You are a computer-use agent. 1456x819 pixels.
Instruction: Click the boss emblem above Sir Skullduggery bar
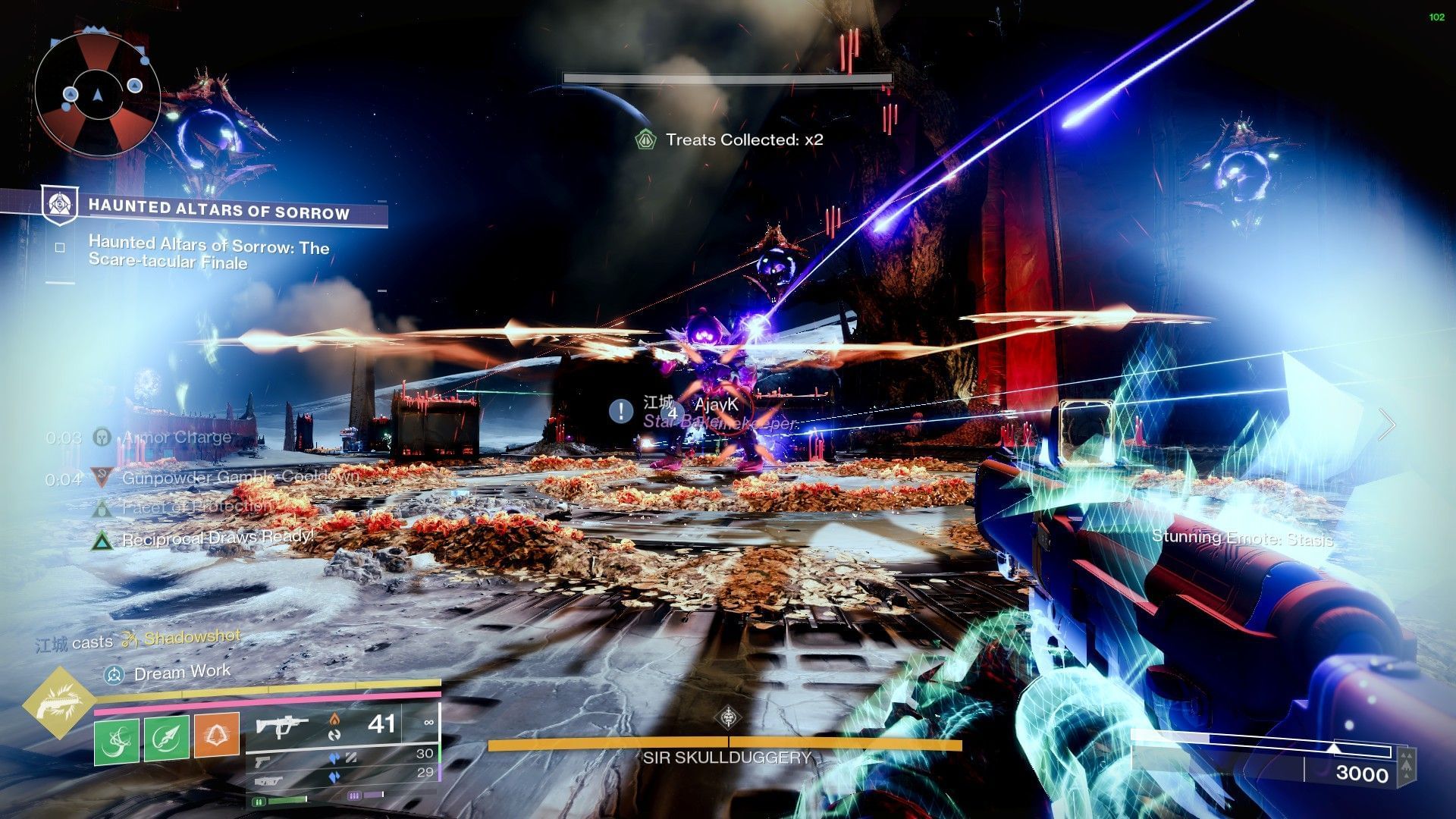[x=729, y=717]
